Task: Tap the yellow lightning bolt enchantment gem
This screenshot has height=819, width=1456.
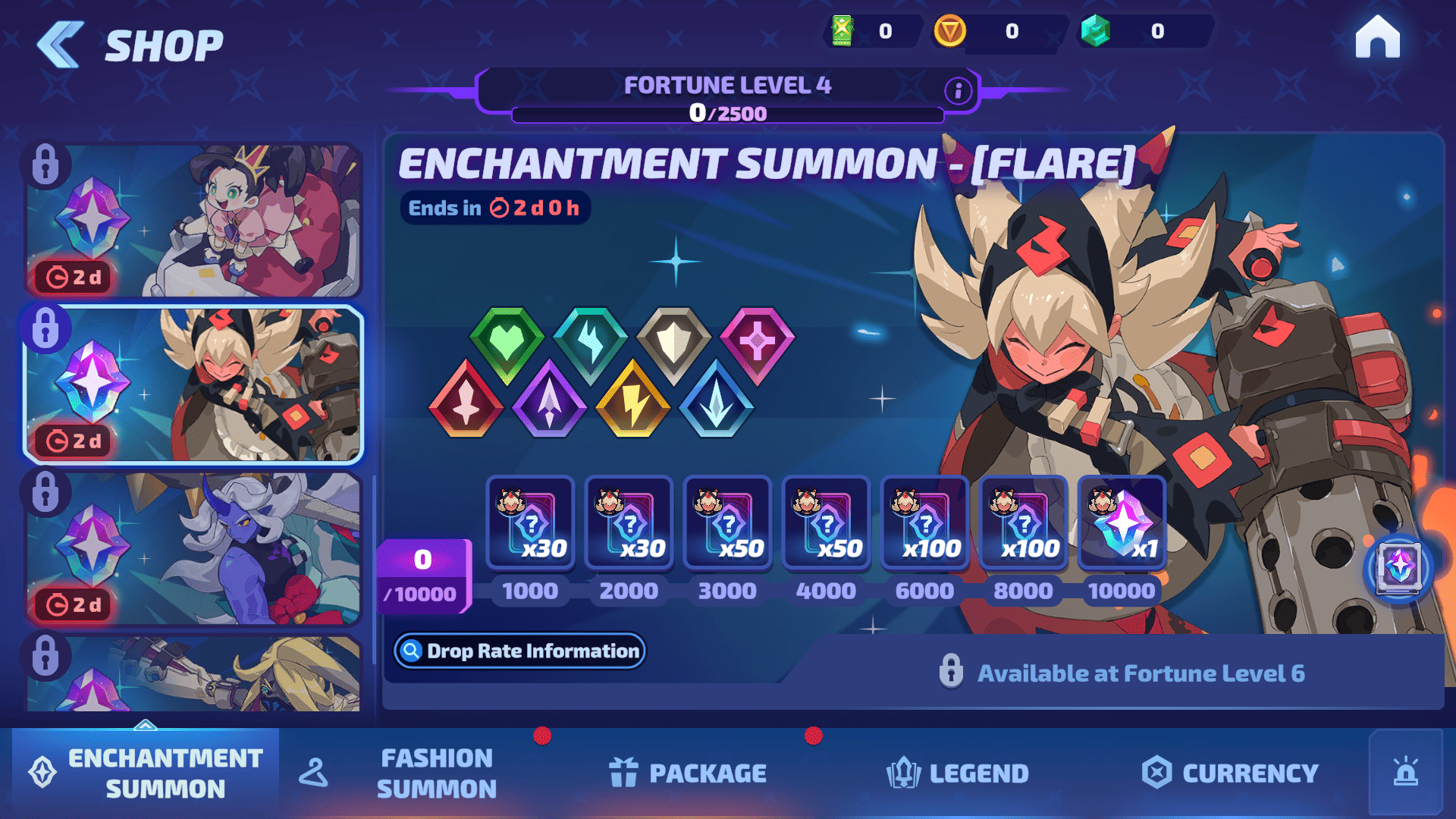Action: pos(632,400)
